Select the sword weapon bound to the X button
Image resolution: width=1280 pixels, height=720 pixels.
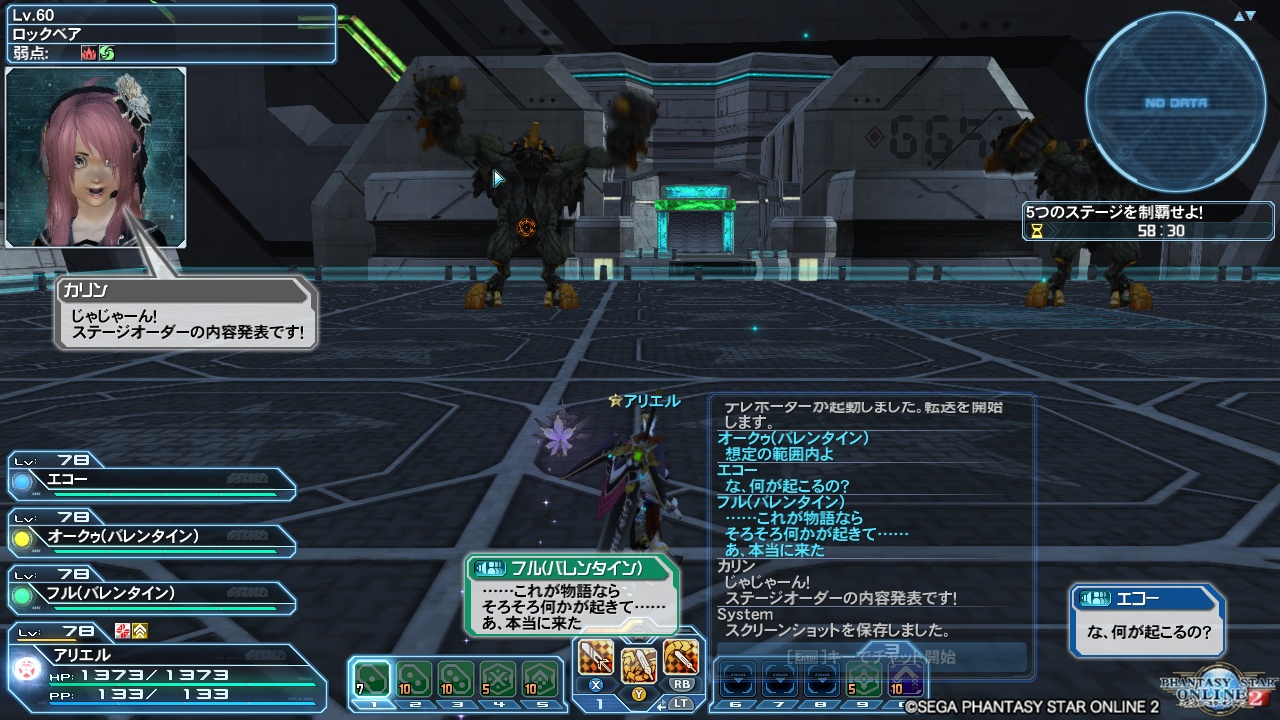(x=594, y=657)
